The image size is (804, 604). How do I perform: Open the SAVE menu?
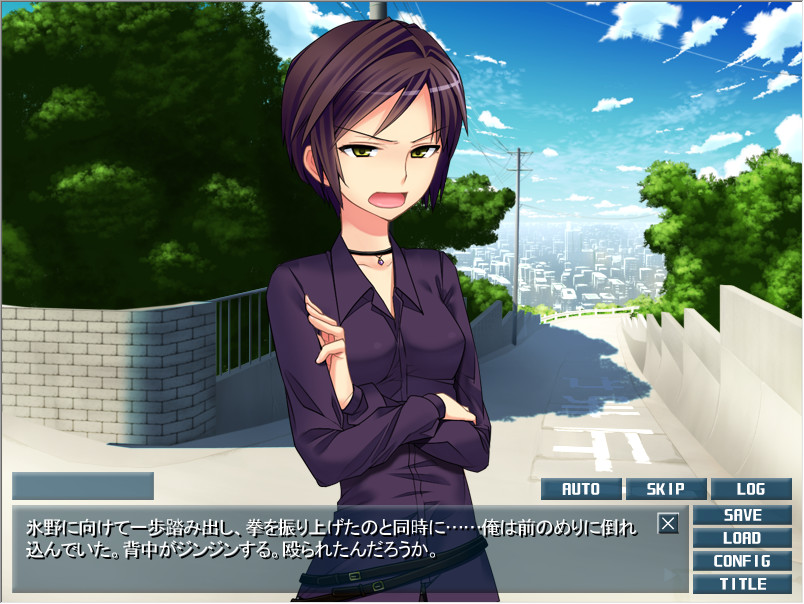[x=742, y=515]
